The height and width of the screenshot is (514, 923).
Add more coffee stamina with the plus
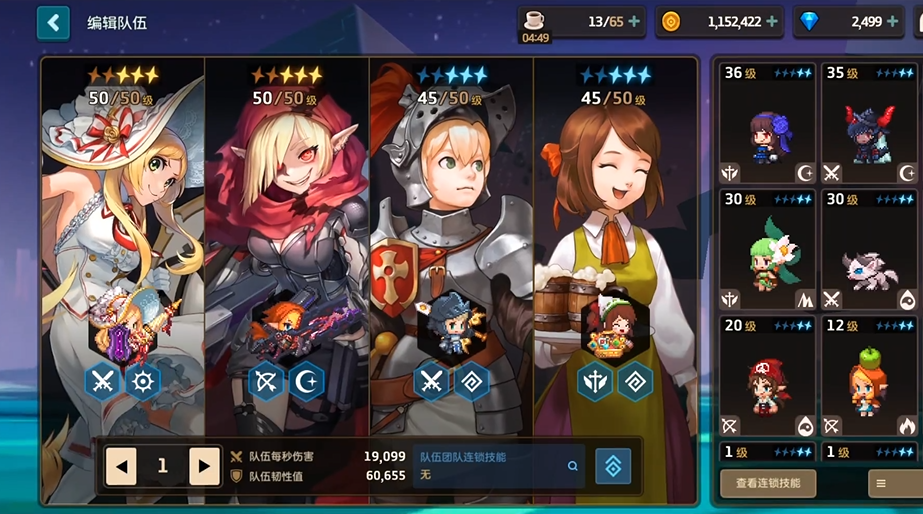[634, 21]
